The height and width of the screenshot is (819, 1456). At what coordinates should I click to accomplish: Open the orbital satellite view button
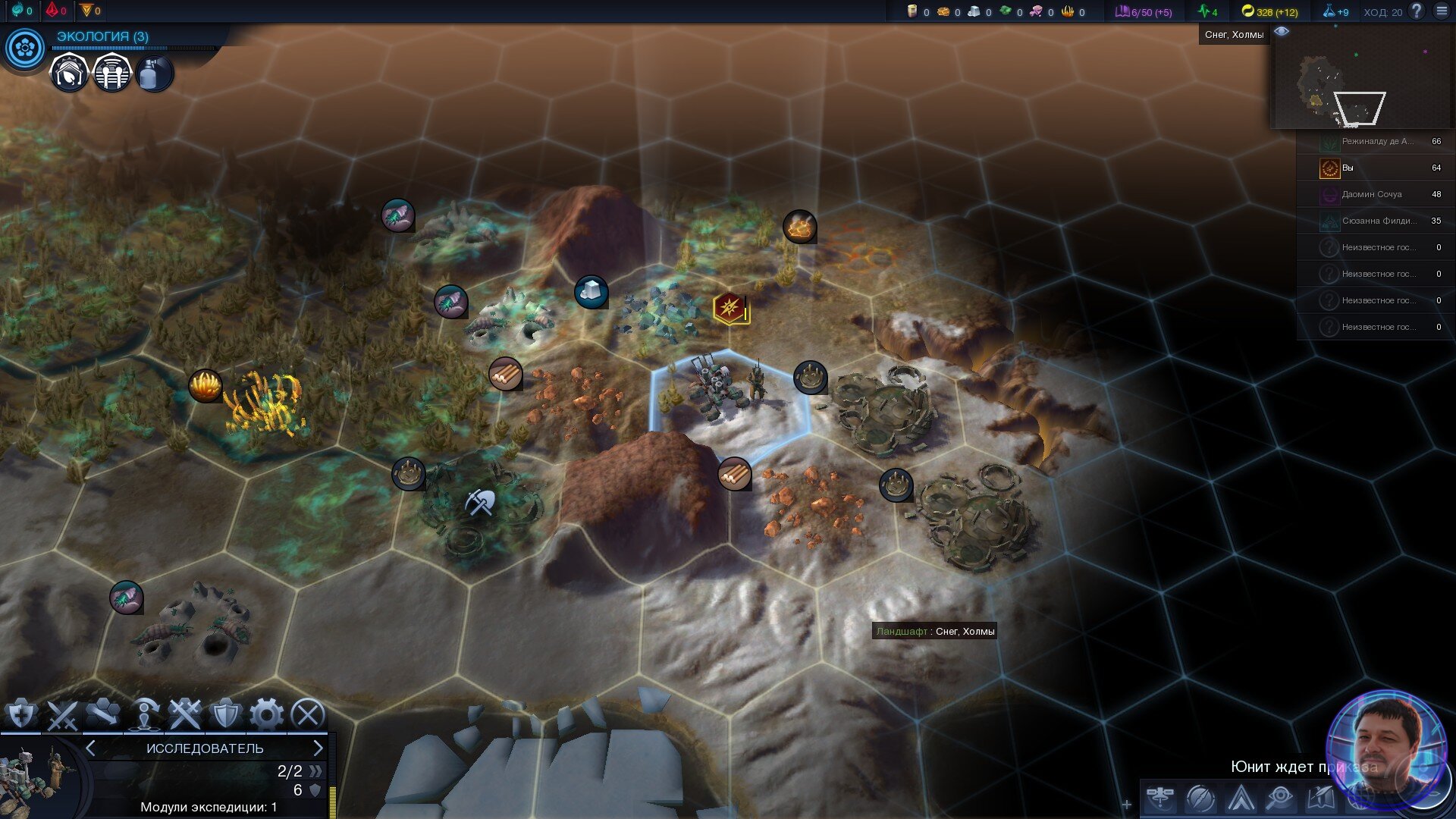point(1160,799)
